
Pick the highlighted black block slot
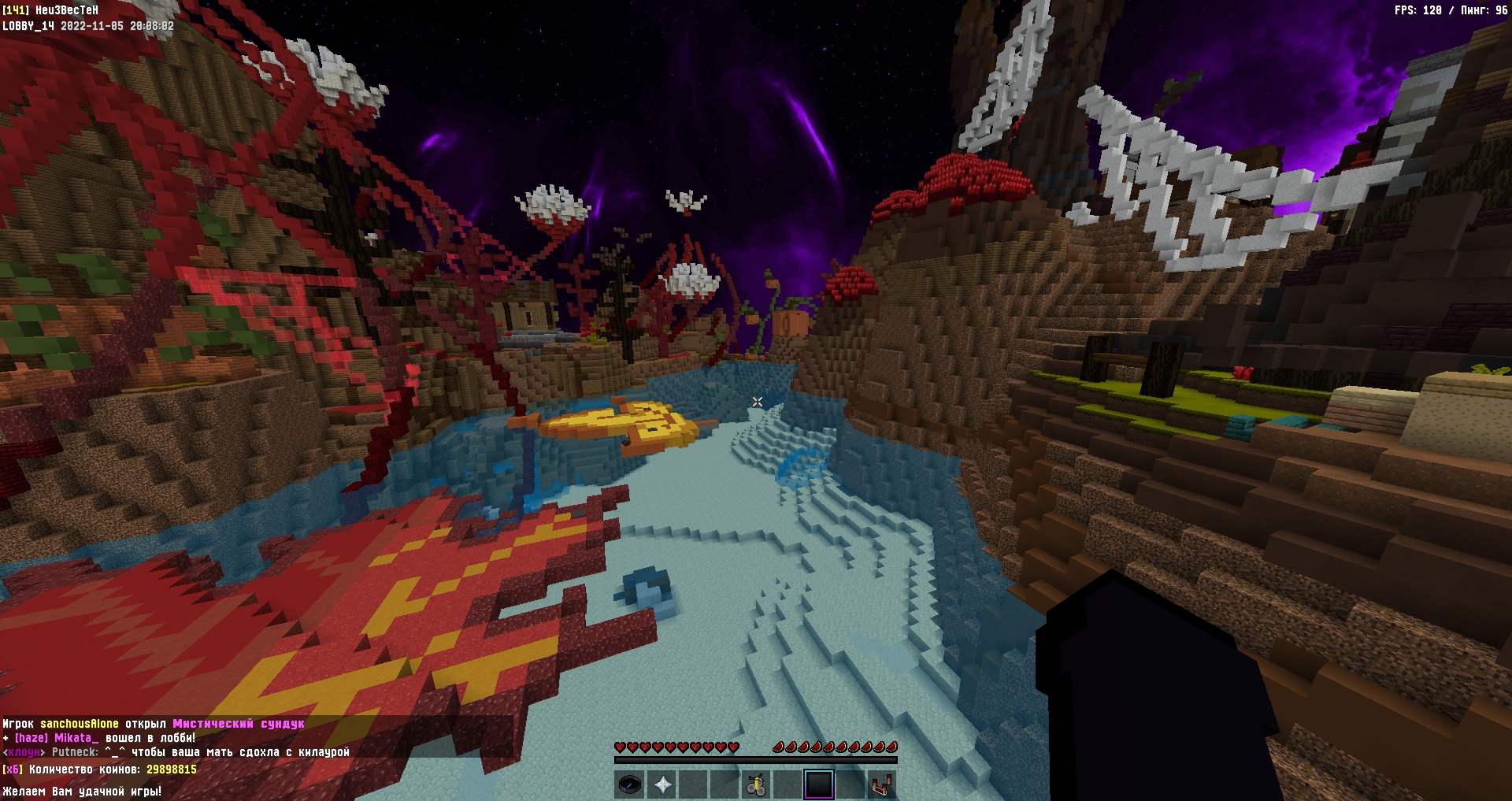click(x=819, y=784)
